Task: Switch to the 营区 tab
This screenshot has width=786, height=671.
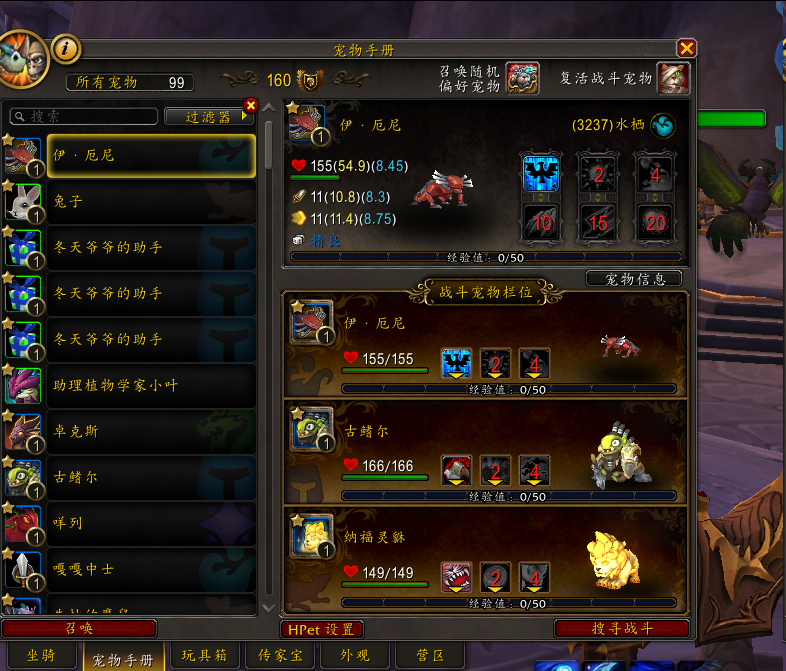Action: (430, 656)
